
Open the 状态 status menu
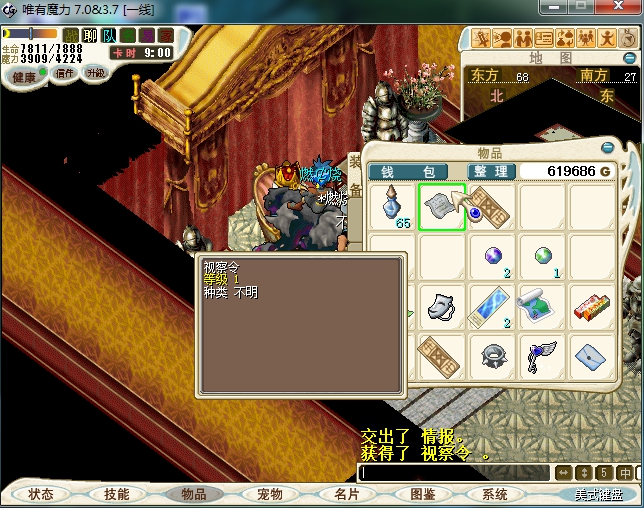(41, 494)
